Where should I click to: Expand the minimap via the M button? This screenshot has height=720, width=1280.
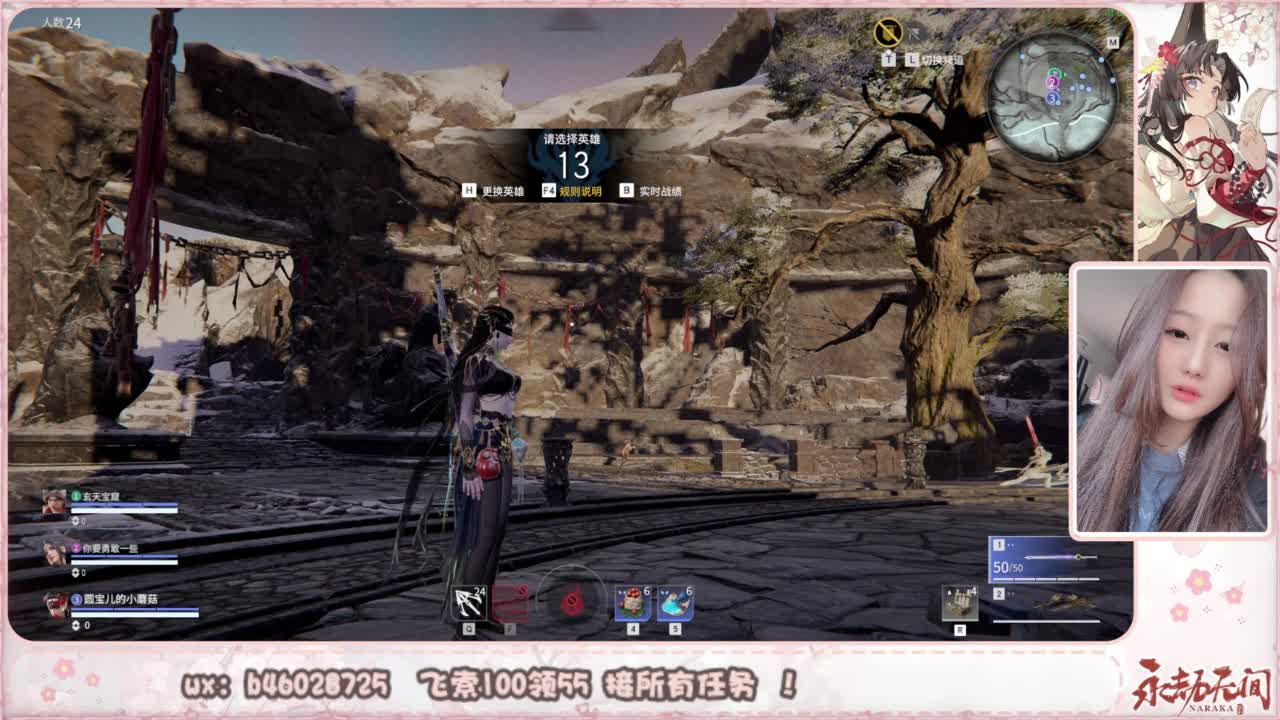pyautogui.click(x=1112, y=42)
